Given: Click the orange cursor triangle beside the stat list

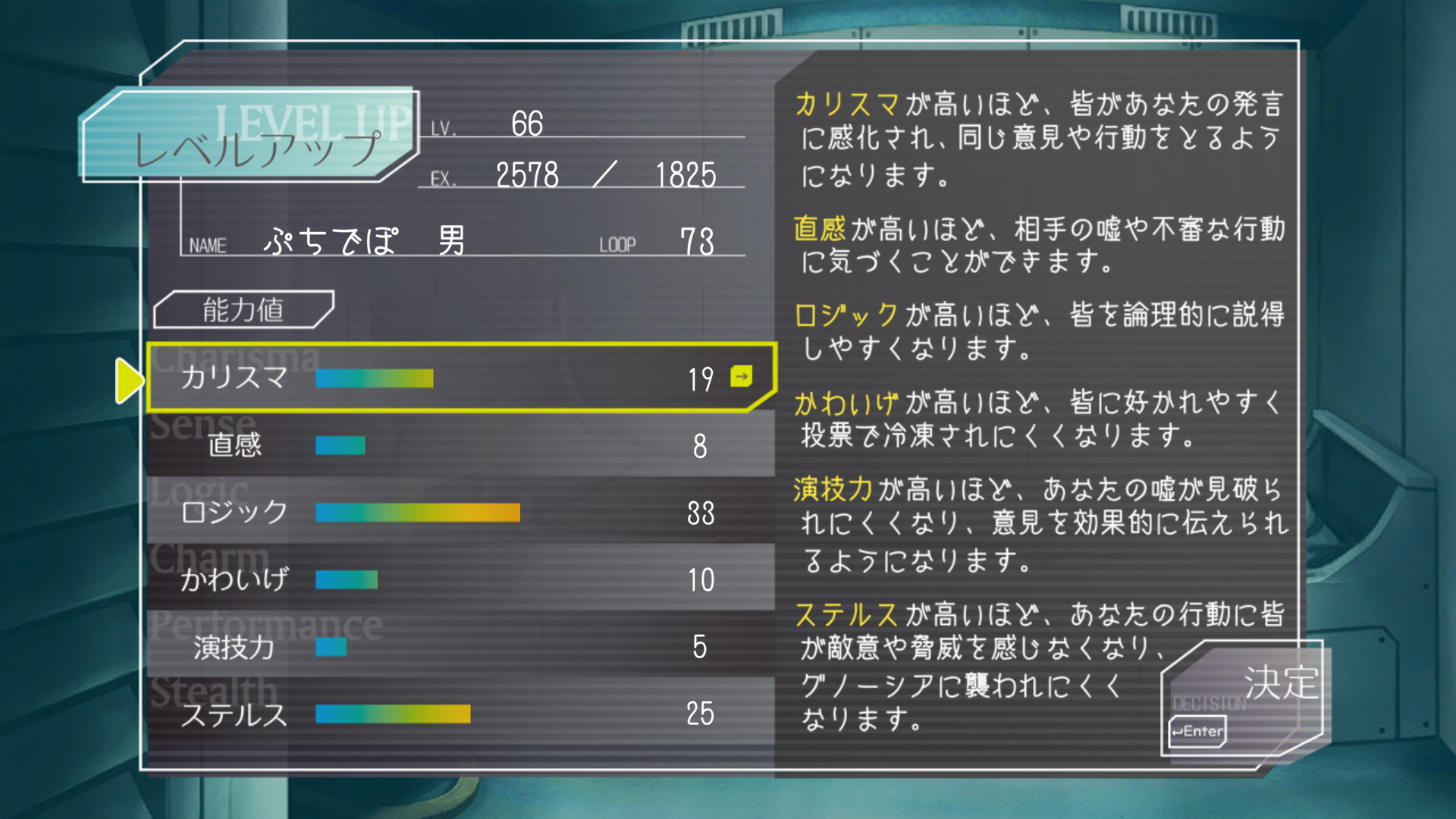Looking at the screenshot, I should pos(127,381).
